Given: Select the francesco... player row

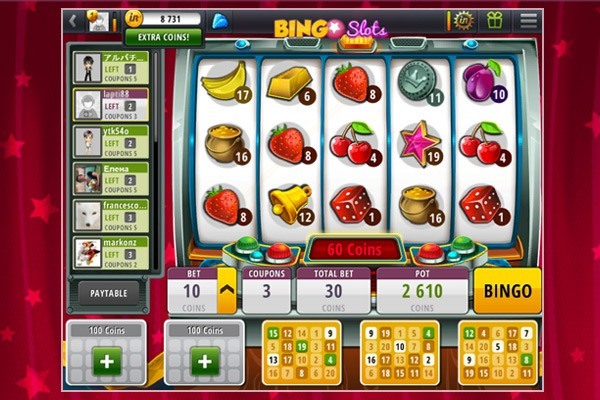Looking at the screenshot, I should pos(112,215).
